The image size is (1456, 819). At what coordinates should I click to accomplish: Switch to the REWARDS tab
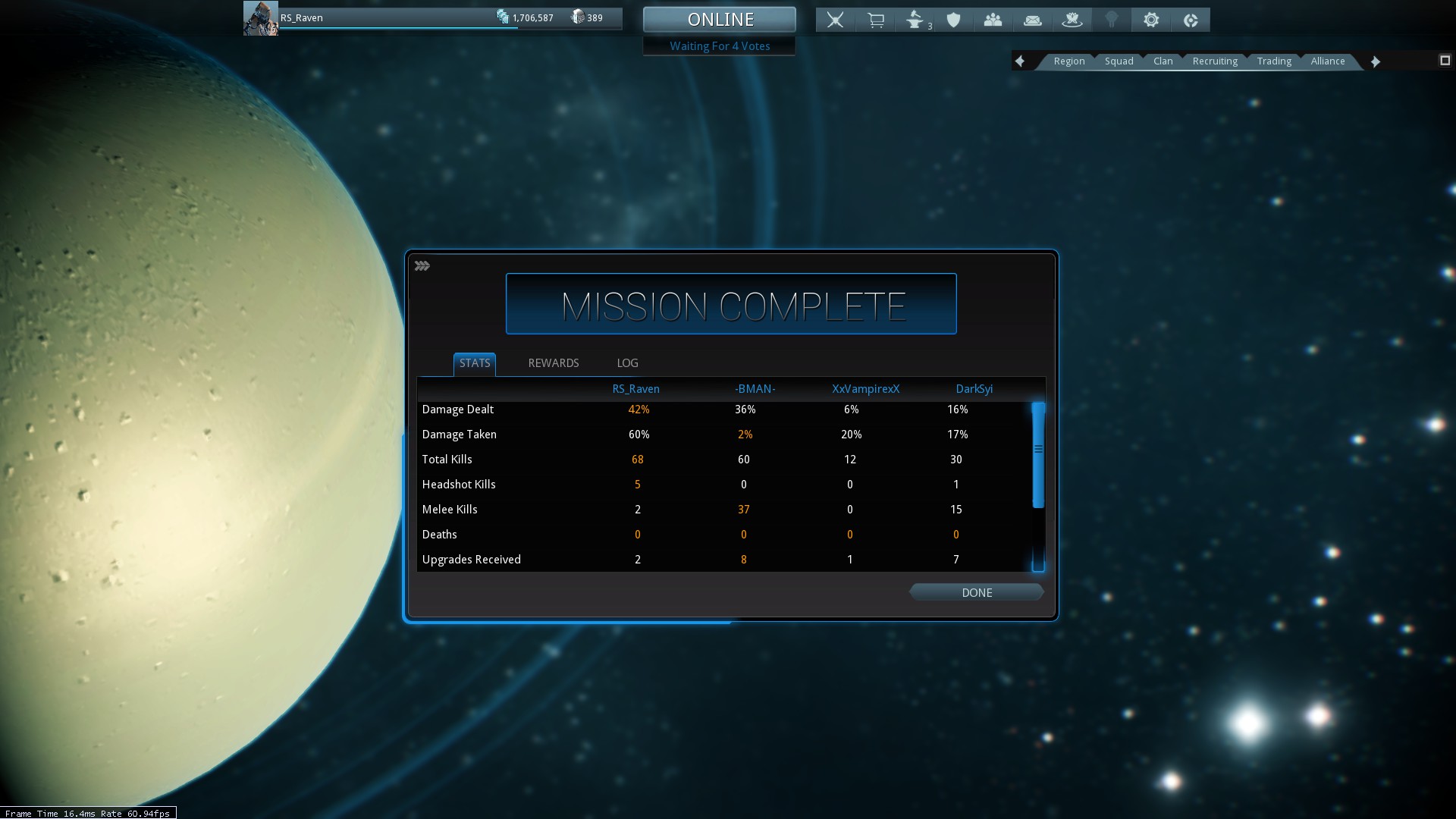point(553,363)
